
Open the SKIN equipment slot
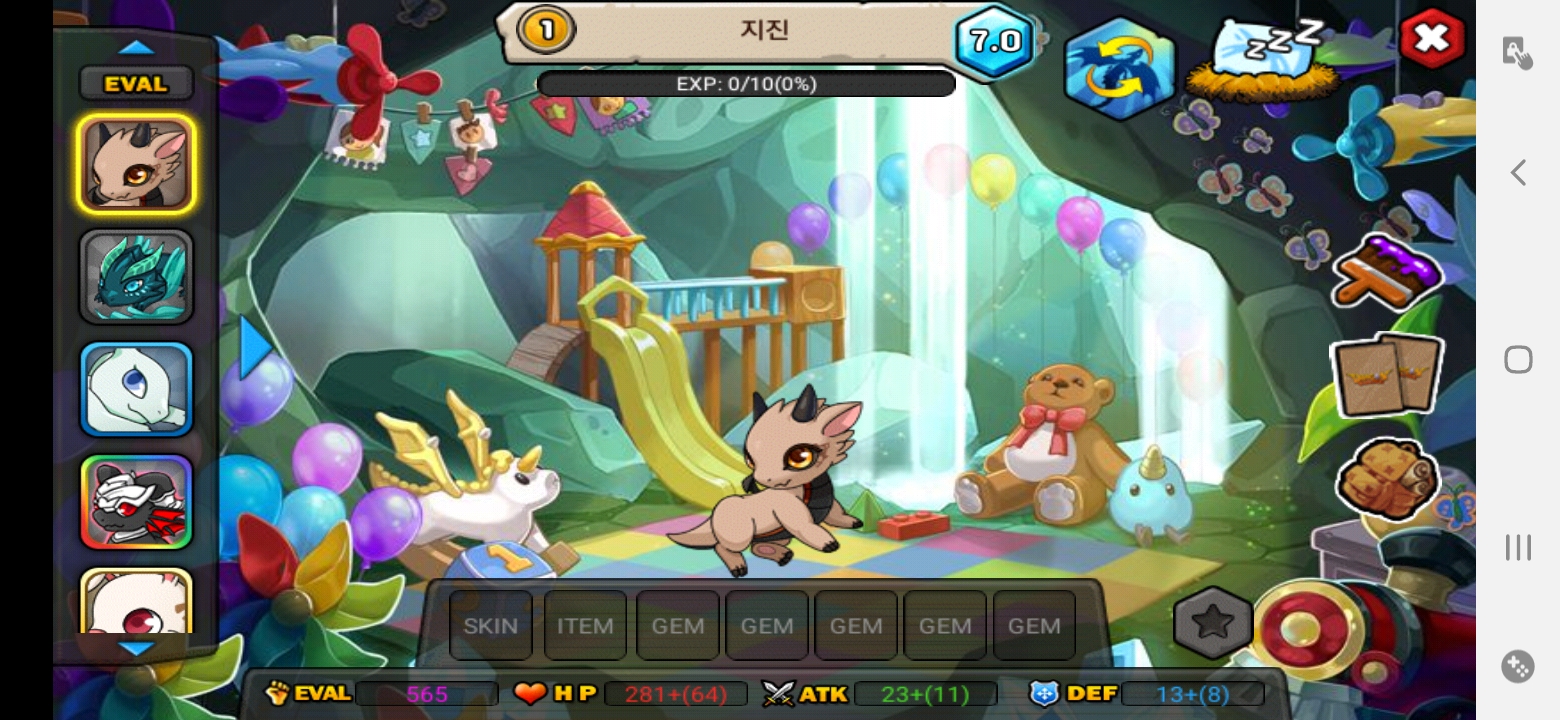point(490,626)
